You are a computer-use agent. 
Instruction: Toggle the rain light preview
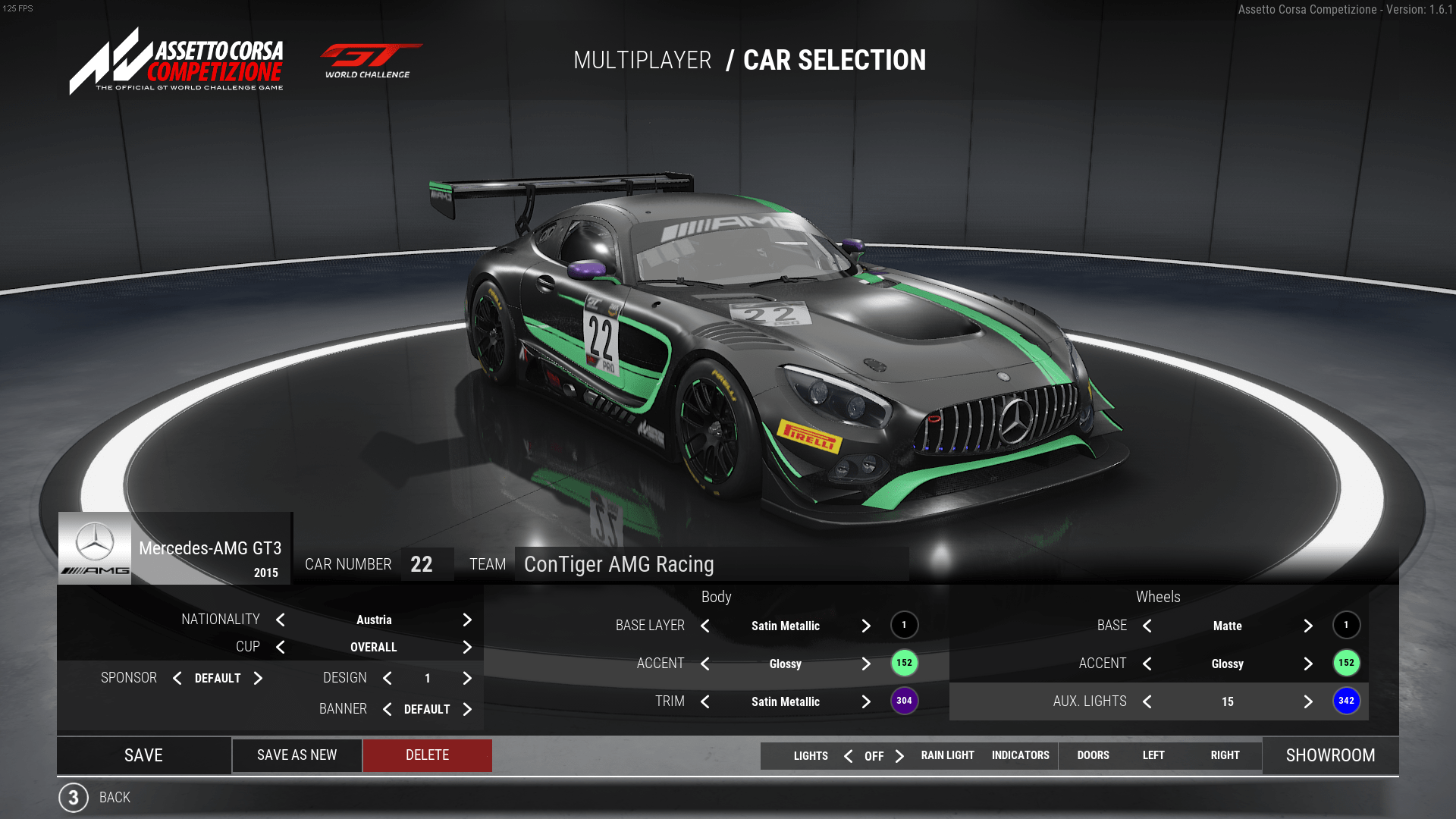[x=947, y=755]
